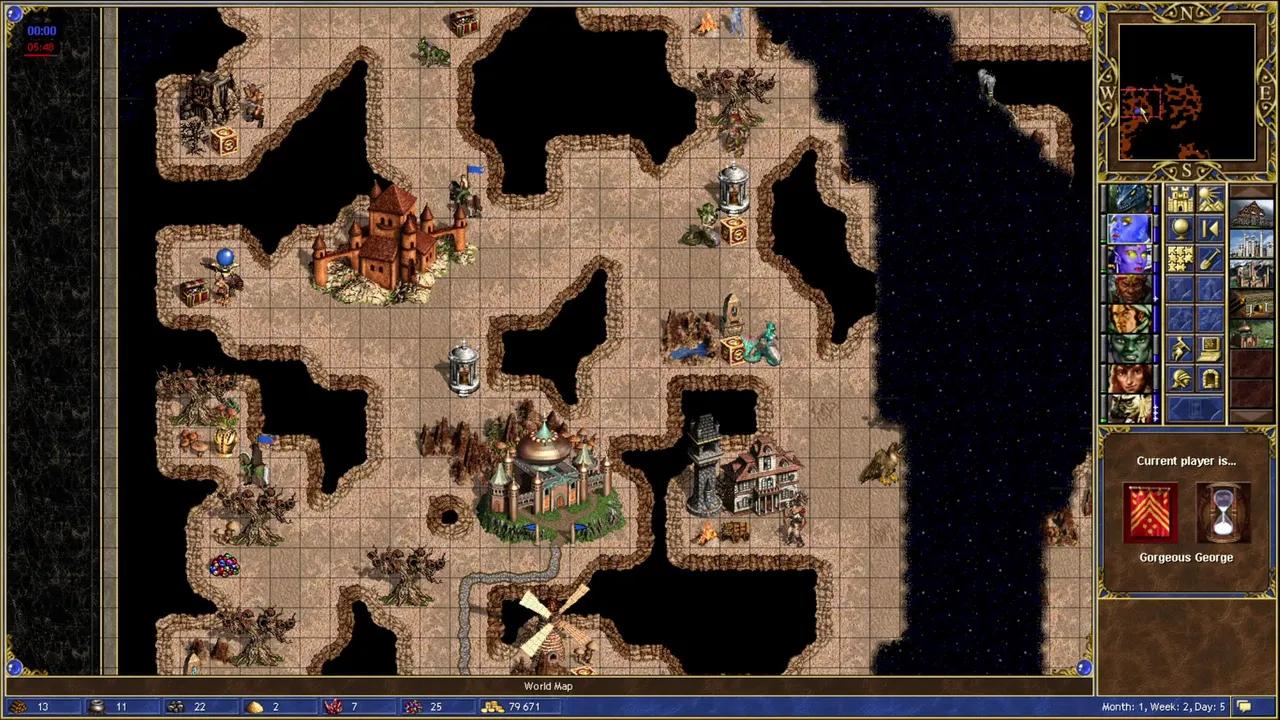Image resolution: width=1280 pixels, height=720 pixels.
Task: Select next hero with the helmet button
Action: point(1180,379)
